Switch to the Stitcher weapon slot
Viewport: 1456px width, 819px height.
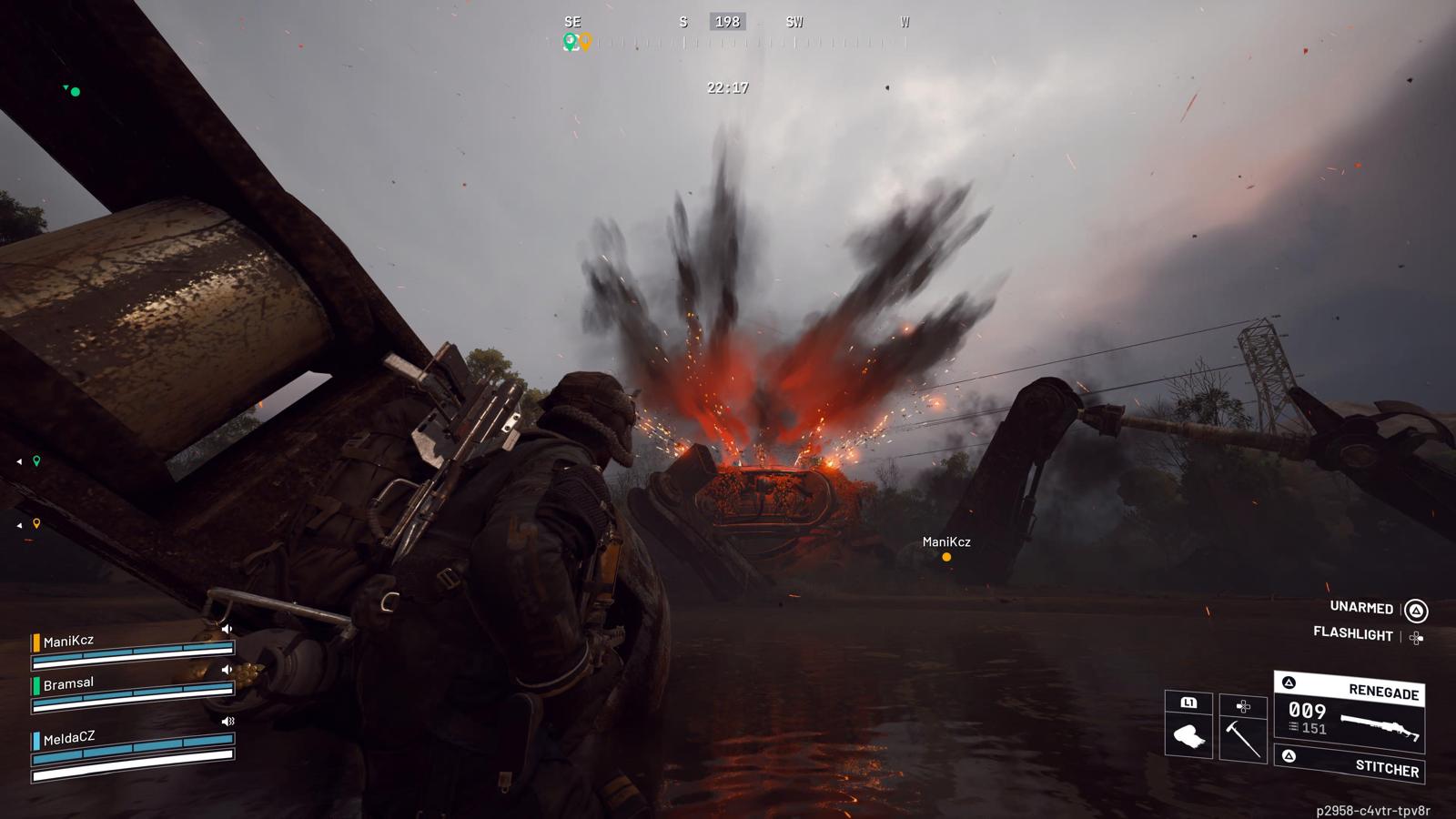tap(1350, 764)
